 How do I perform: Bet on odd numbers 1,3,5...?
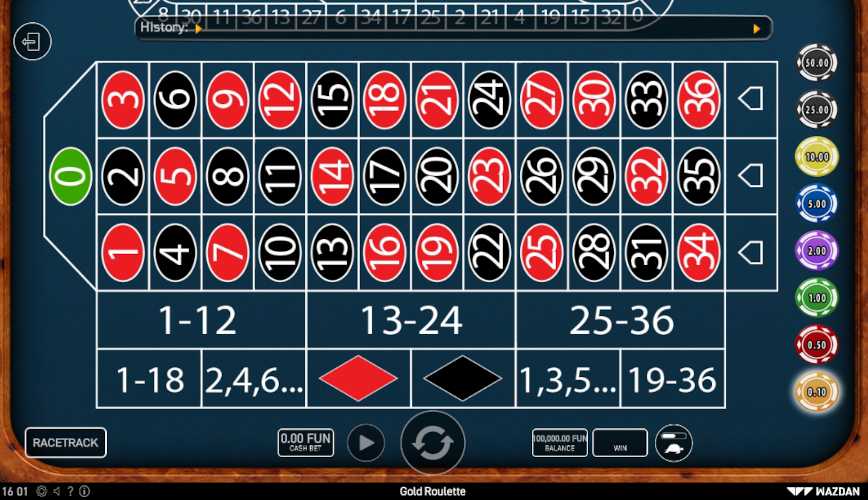coord(567,379)
